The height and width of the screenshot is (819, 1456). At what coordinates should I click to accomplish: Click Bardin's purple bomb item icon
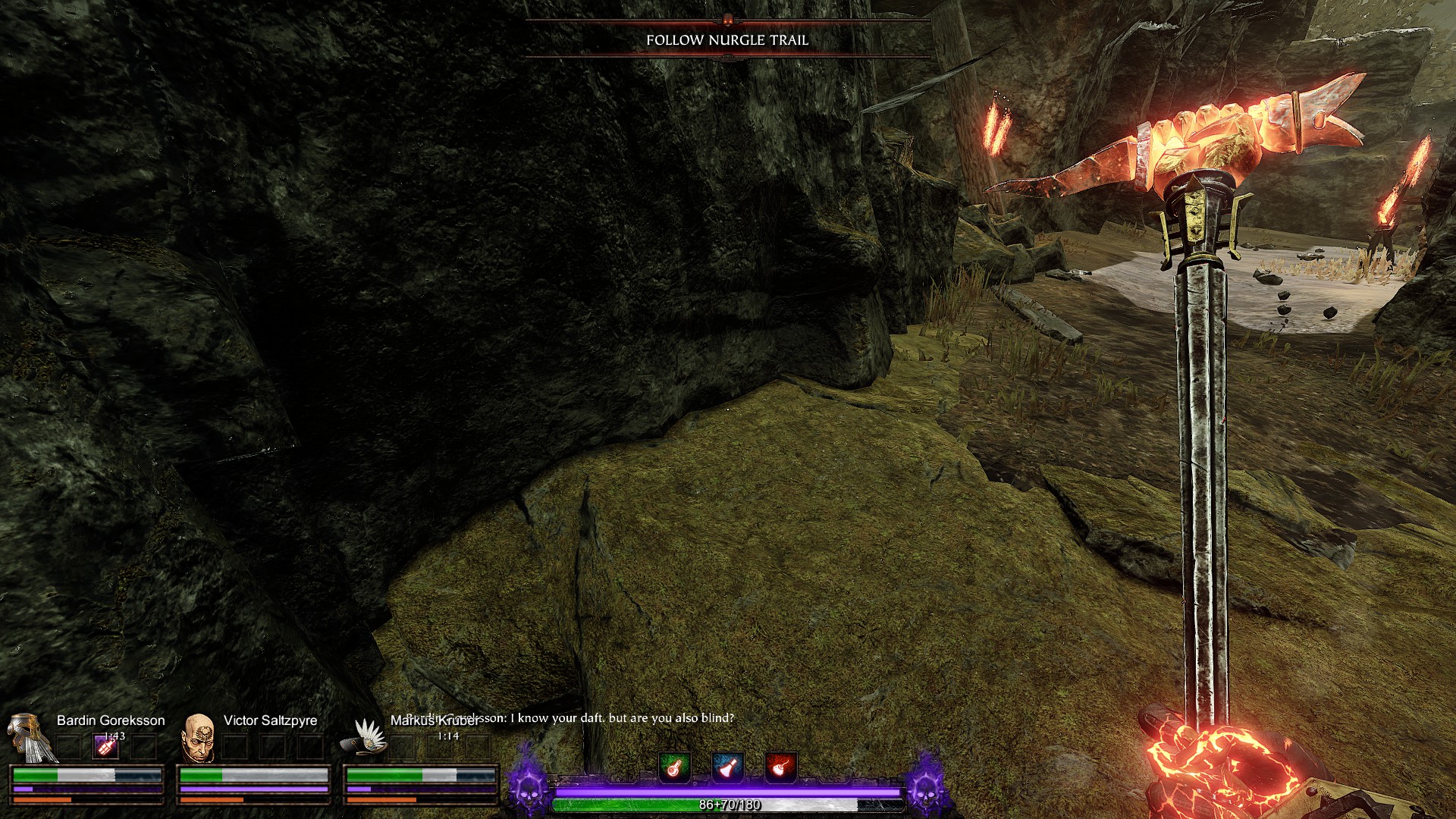[106, 746]
